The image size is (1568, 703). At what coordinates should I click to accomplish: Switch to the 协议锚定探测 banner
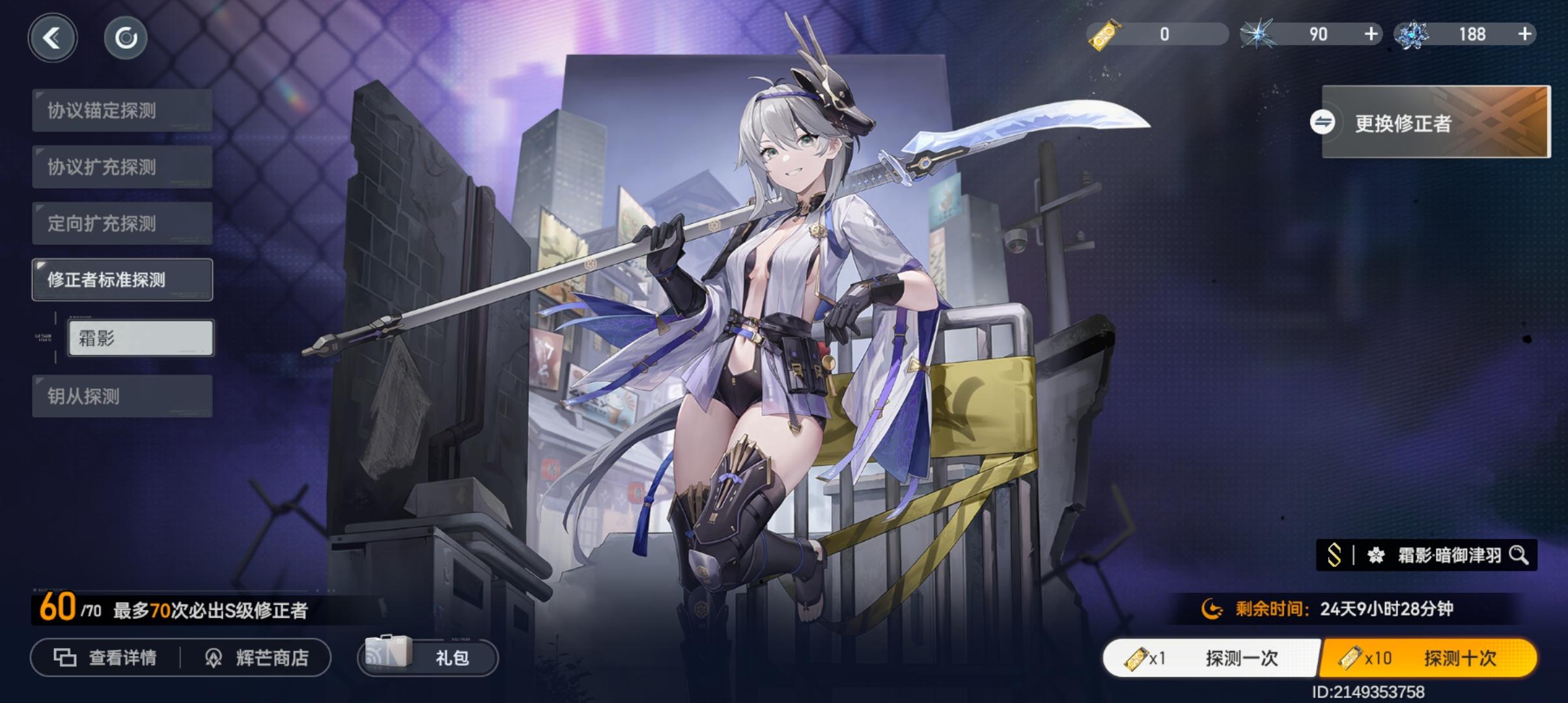[122, 109]
